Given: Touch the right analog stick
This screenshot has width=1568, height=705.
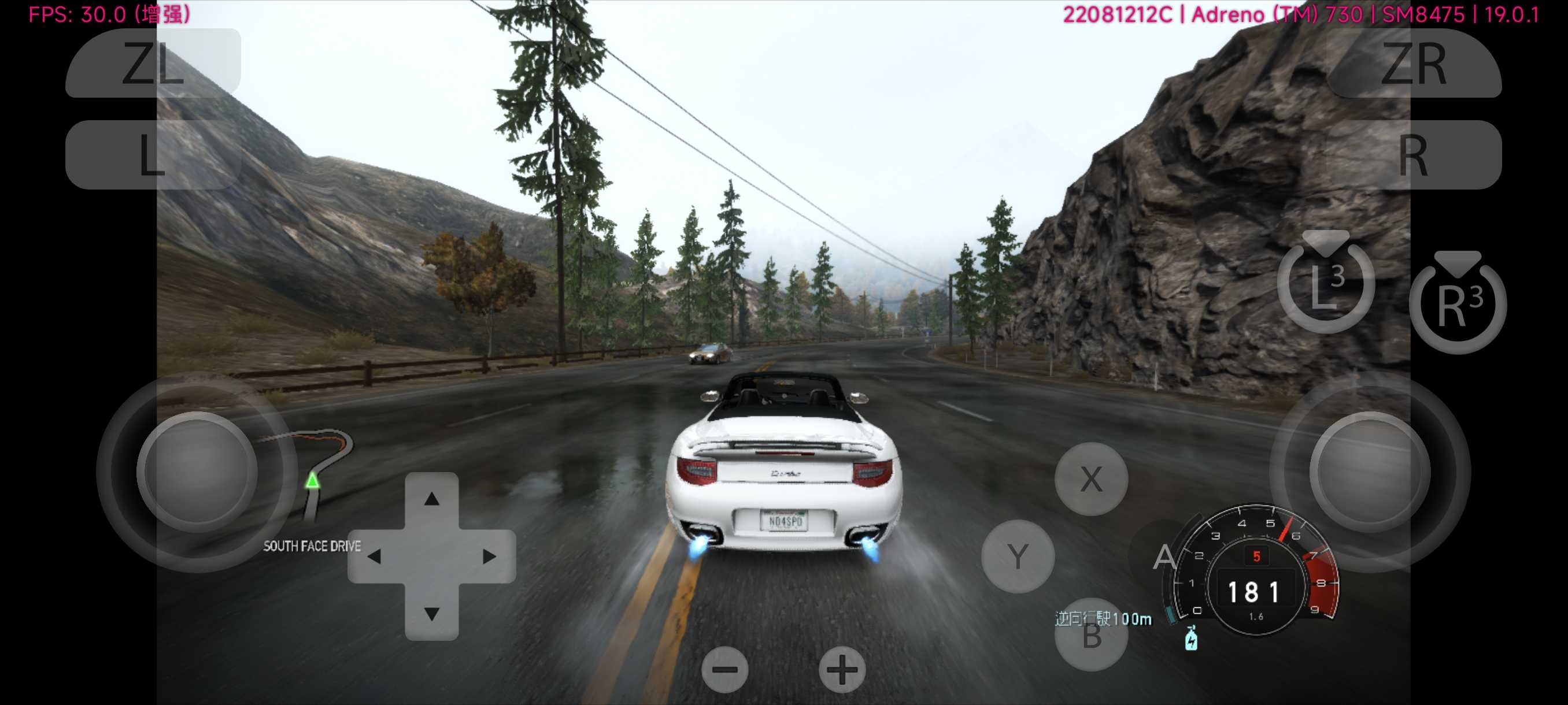Looking at the screenshot, I should 1370,472.
